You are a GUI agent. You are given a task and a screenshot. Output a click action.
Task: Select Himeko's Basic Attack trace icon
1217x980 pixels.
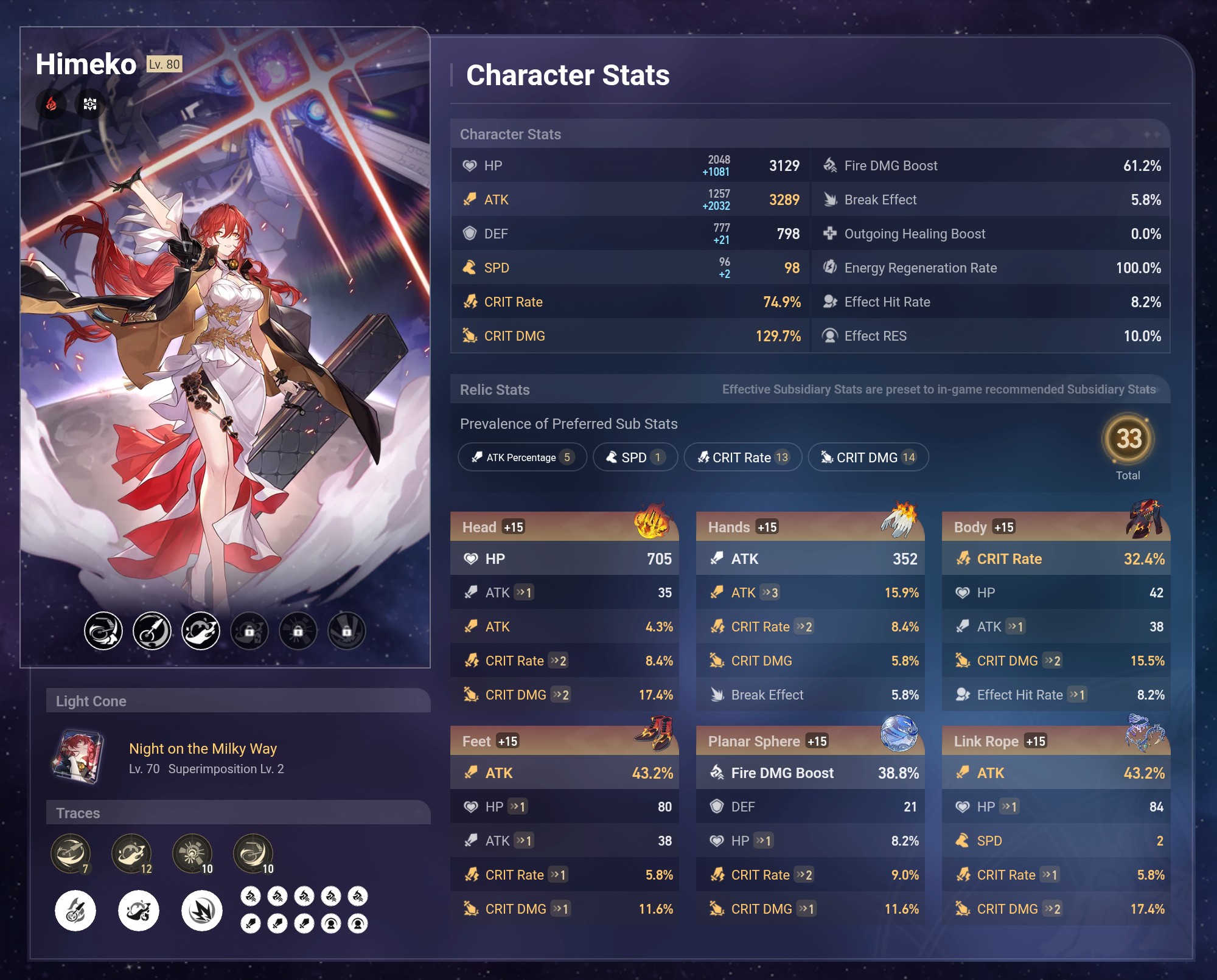click(x=71, y=854)
